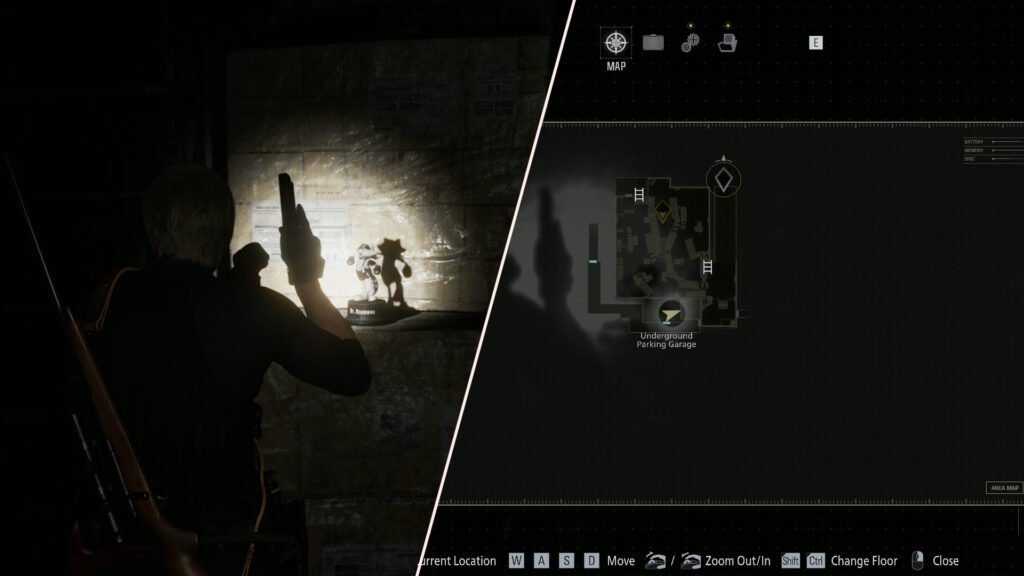Click the diamond objective marker on the map

723,180
